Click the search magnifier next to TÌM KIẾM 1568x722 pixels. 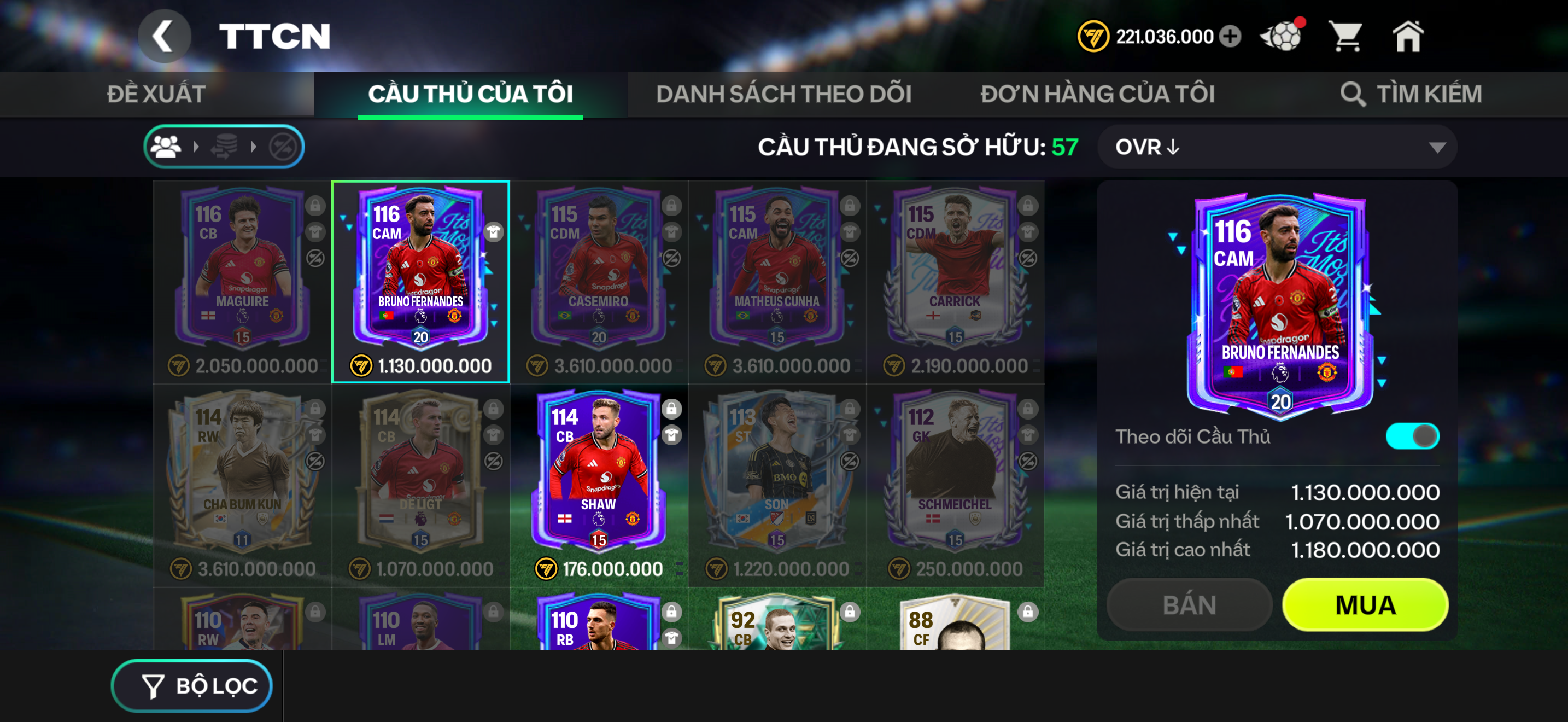pos(1354,94)
